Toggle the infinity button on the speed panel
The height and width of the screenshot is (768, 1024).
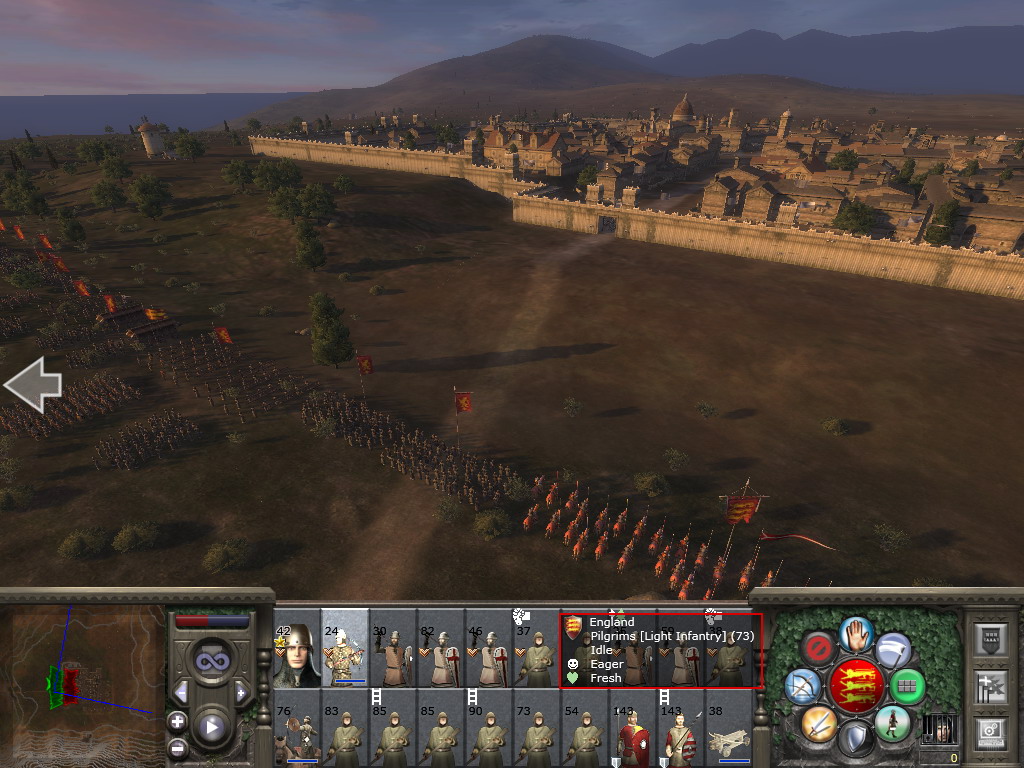pos(211,660)
